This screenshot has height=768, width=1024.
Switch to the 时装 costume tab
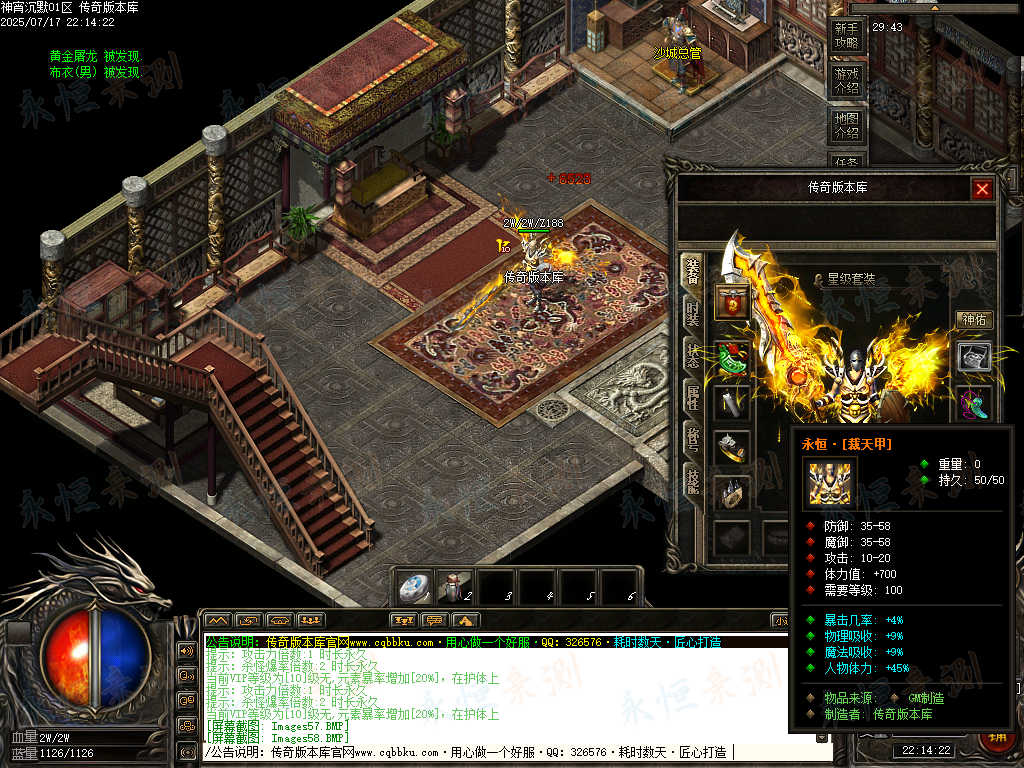[x=692, y=312]
